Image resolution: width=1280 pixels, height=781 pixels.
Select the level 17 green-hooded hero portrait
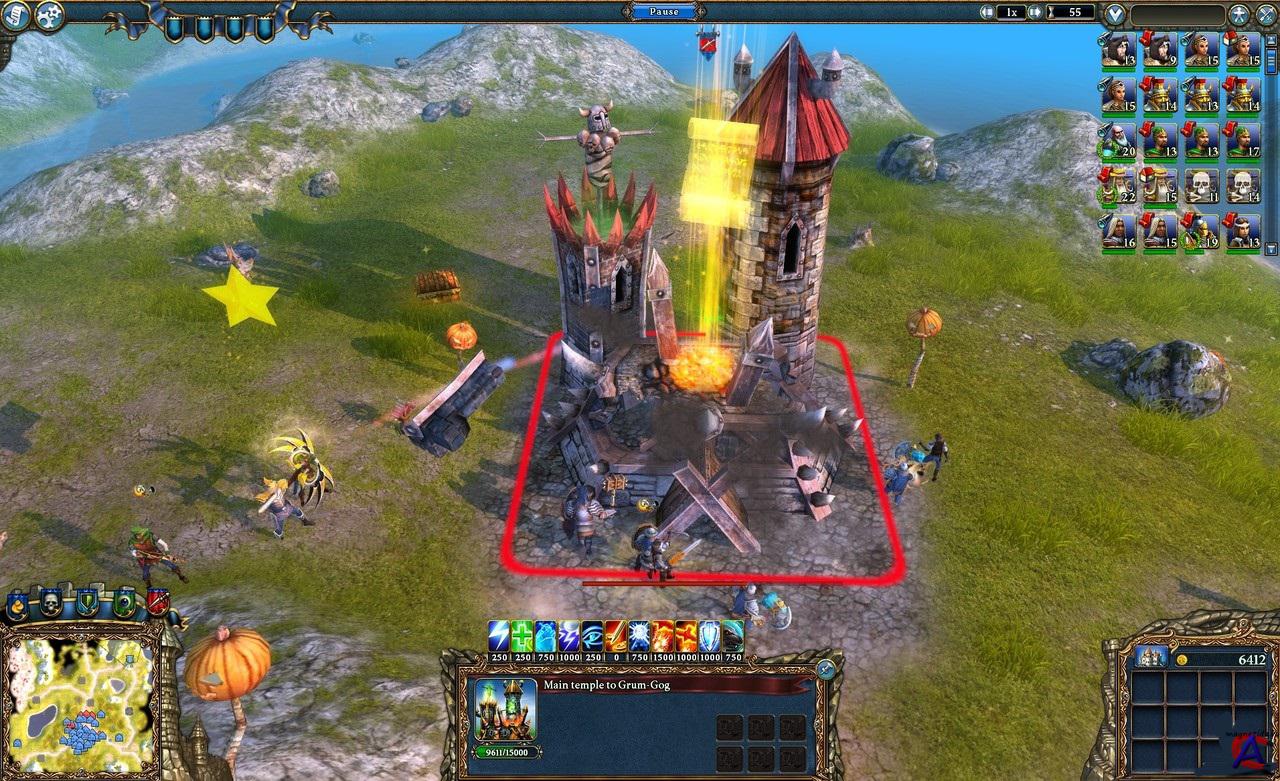pyautogui.click(x=1243, y=140)
